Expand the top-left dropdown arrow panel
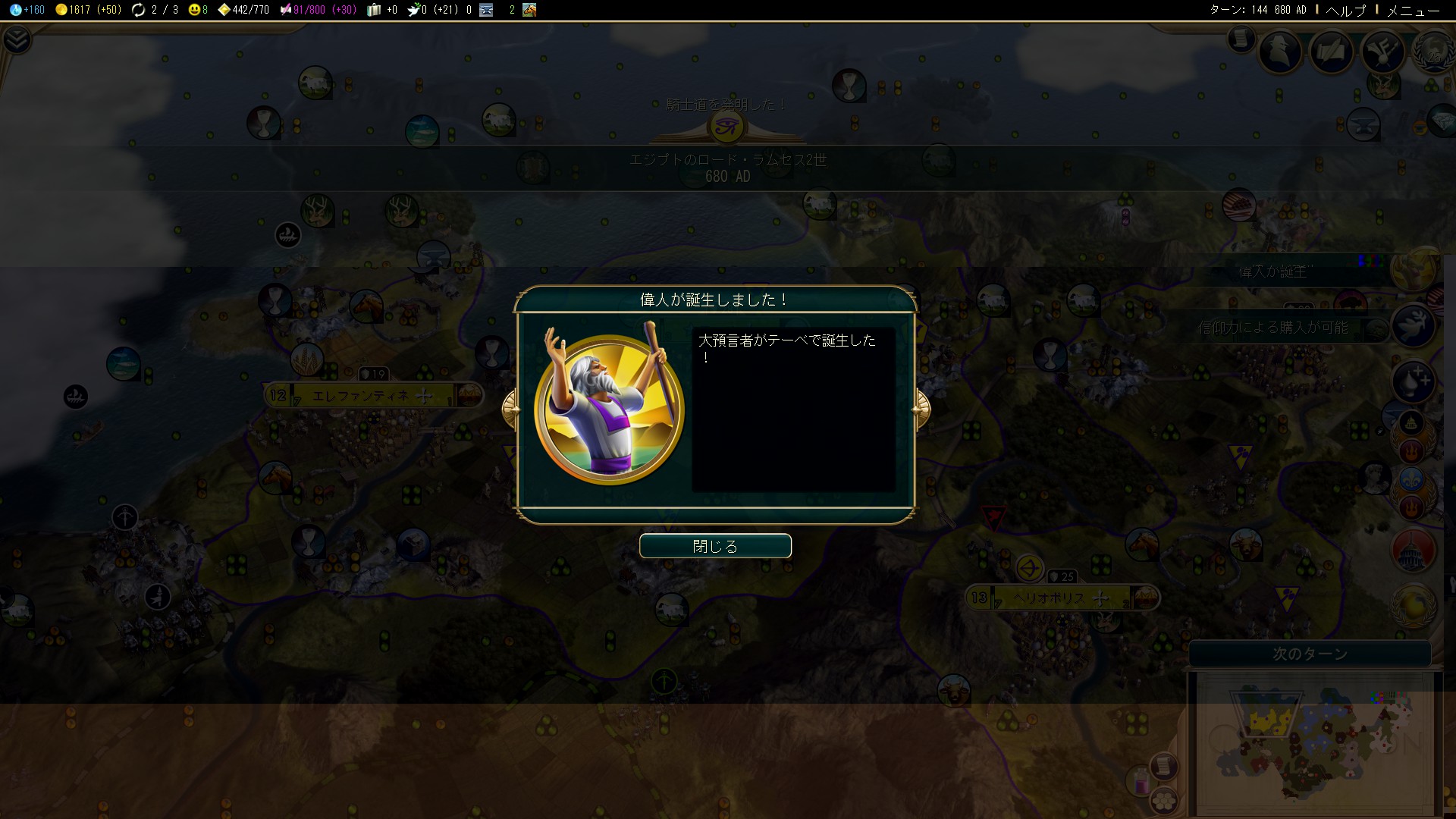This screenshot has width=1456, height=819. coord(17,39)
